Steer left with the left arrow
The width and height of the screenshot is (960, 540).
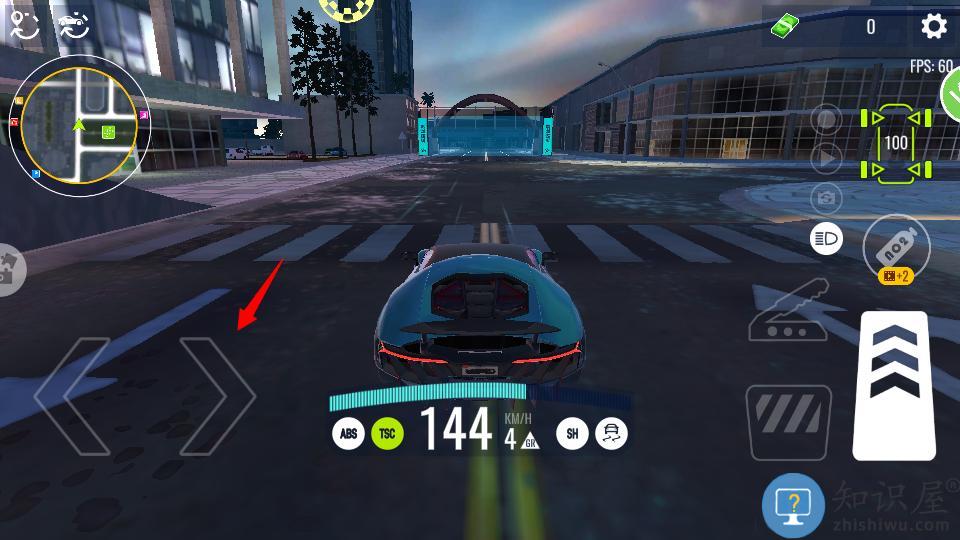pyautogui.click(x=72, y=396)
